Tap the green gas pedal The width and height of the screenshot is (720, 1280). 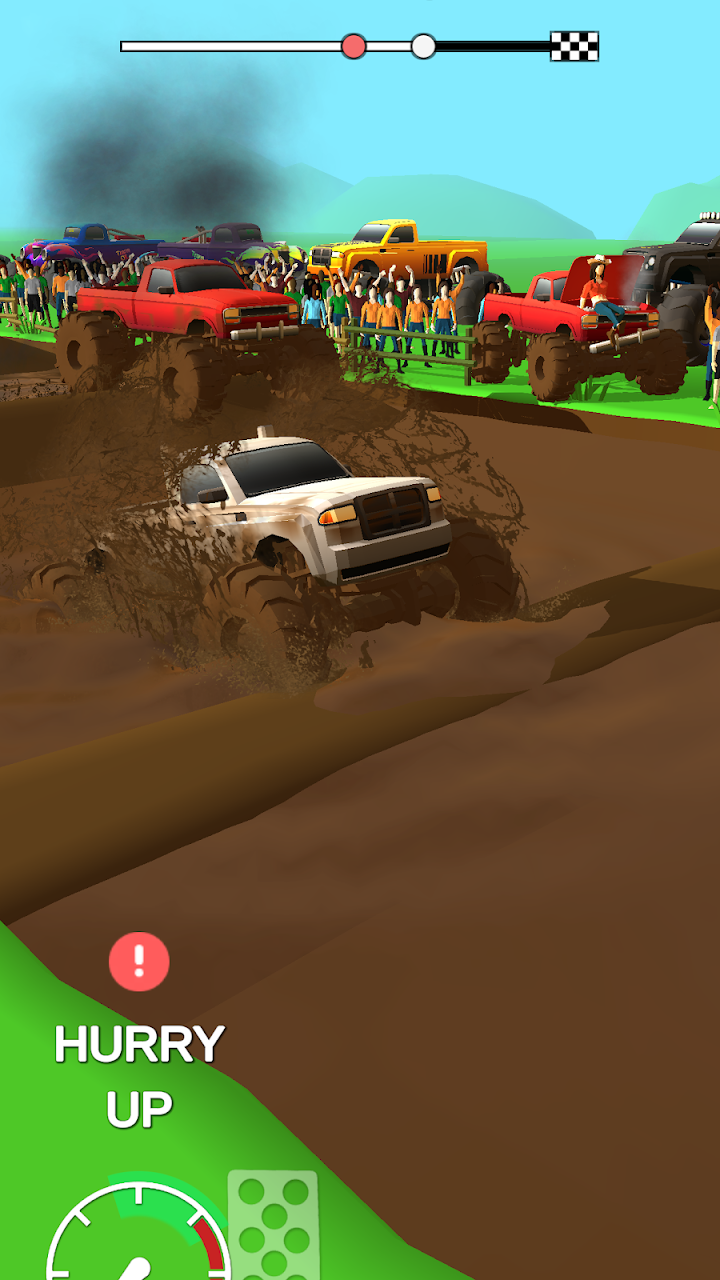click(273, 1226)
